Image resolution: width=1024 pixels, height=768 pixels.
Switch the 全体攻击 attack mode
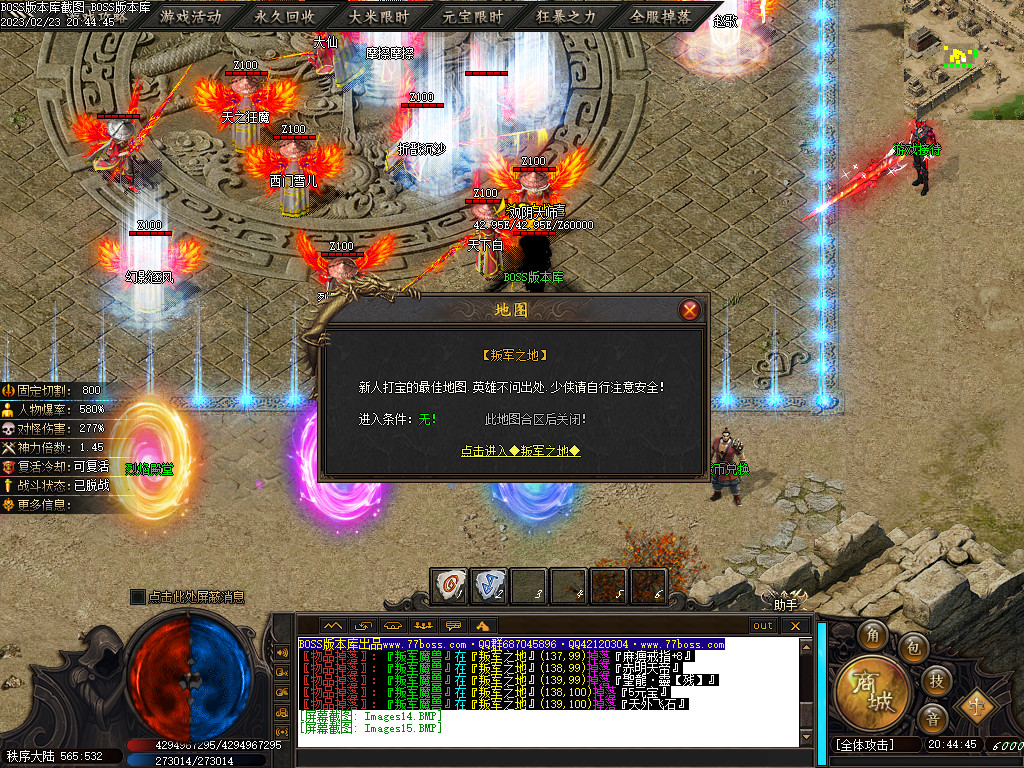tap(866, 745)
